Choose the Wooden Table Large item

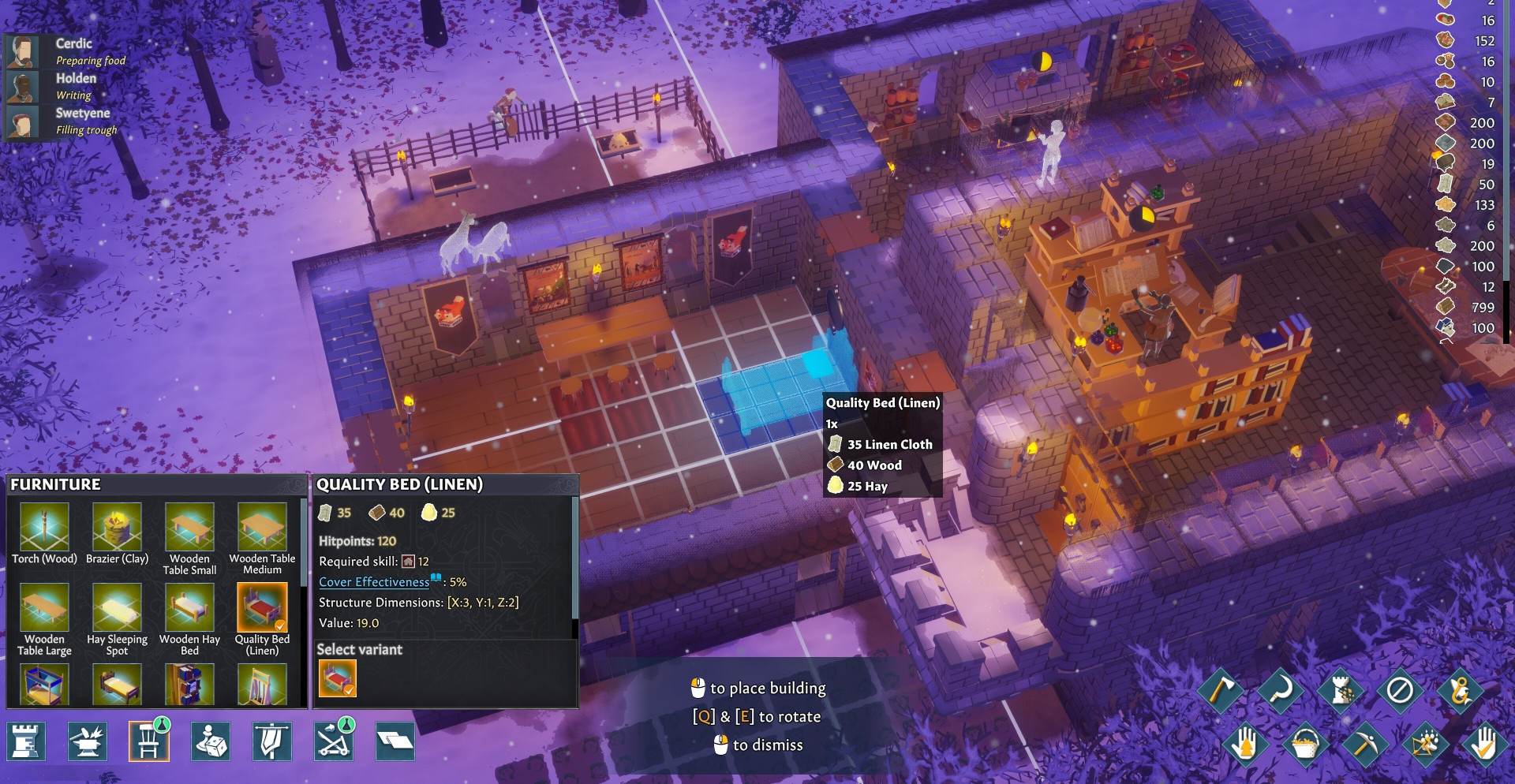coord(44,608)
